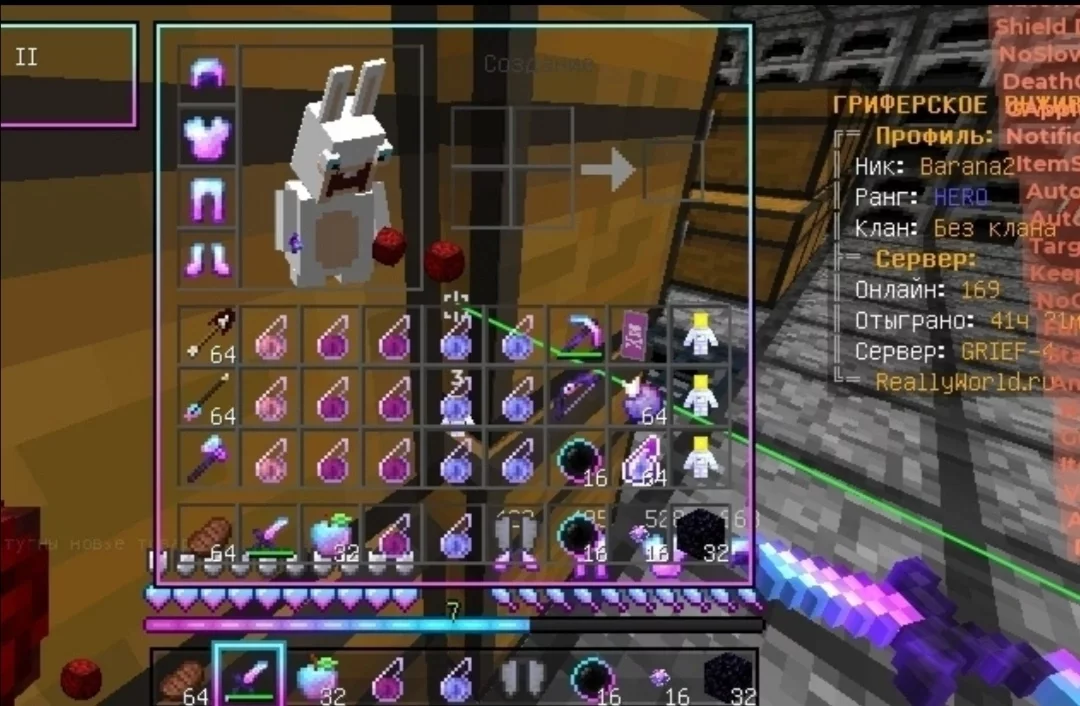Select the equipped leggings armor slot
This screenshot has width=1080, height=706.
coord(209,198)
